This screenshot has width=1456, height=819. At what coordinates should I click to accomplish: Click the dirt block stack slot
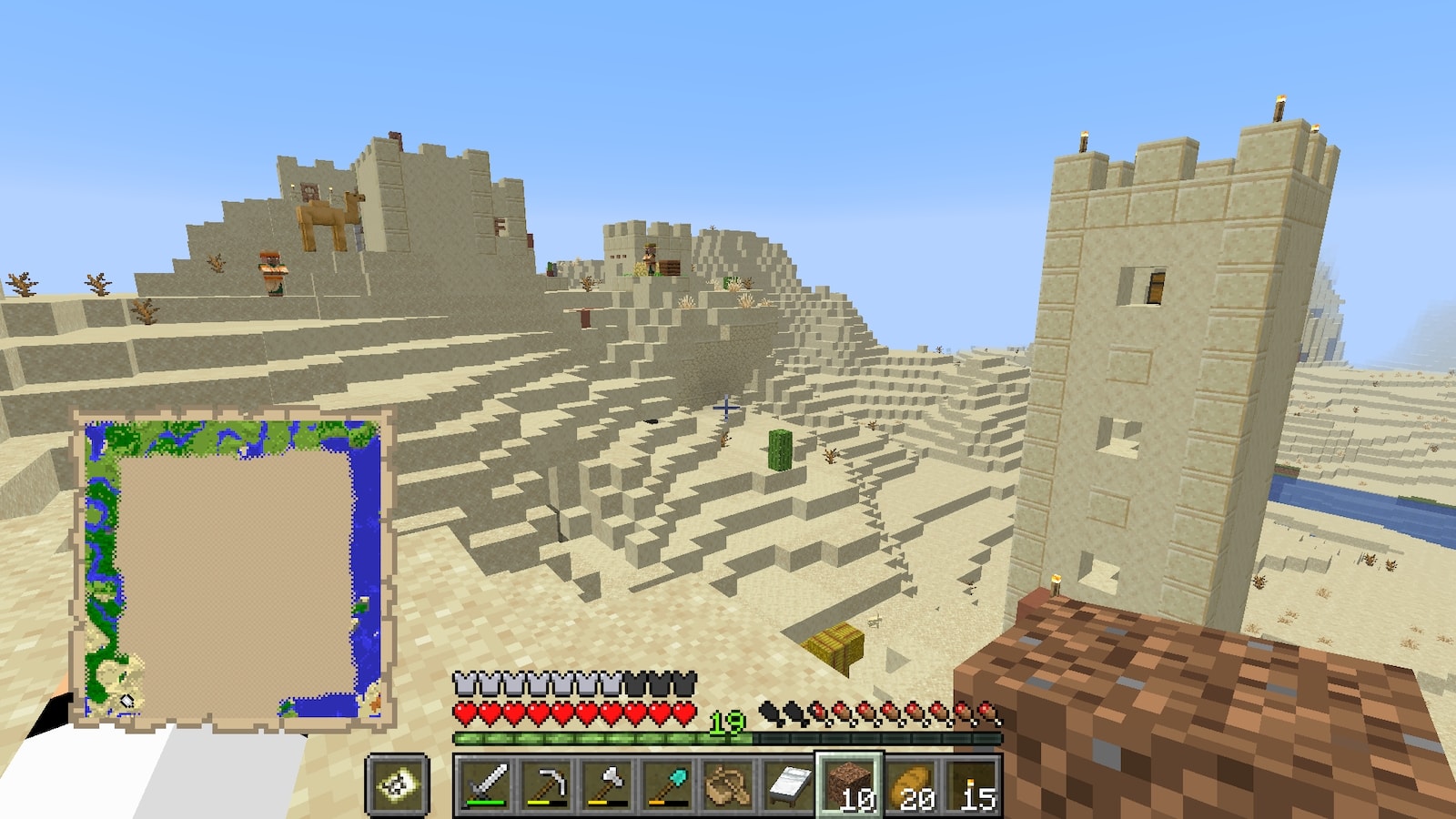[849, 784]
